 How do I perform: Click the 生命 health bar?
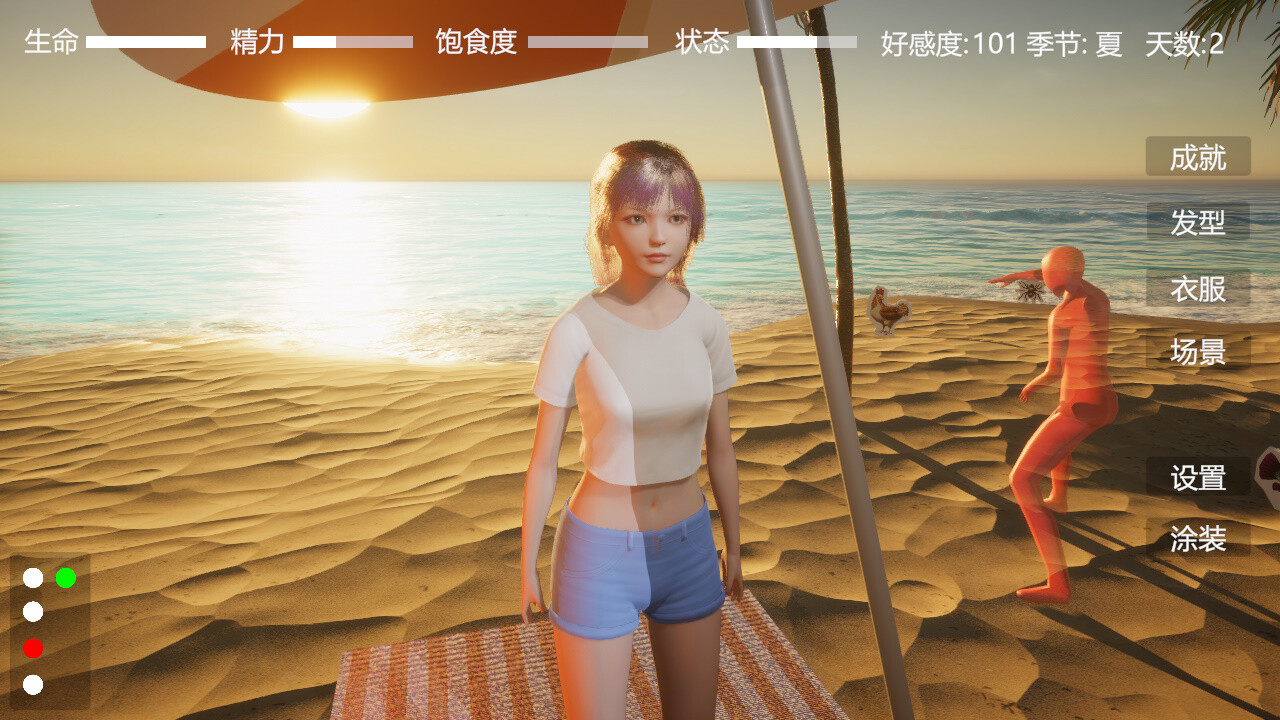pyautogui.click(x=145, y=43)
